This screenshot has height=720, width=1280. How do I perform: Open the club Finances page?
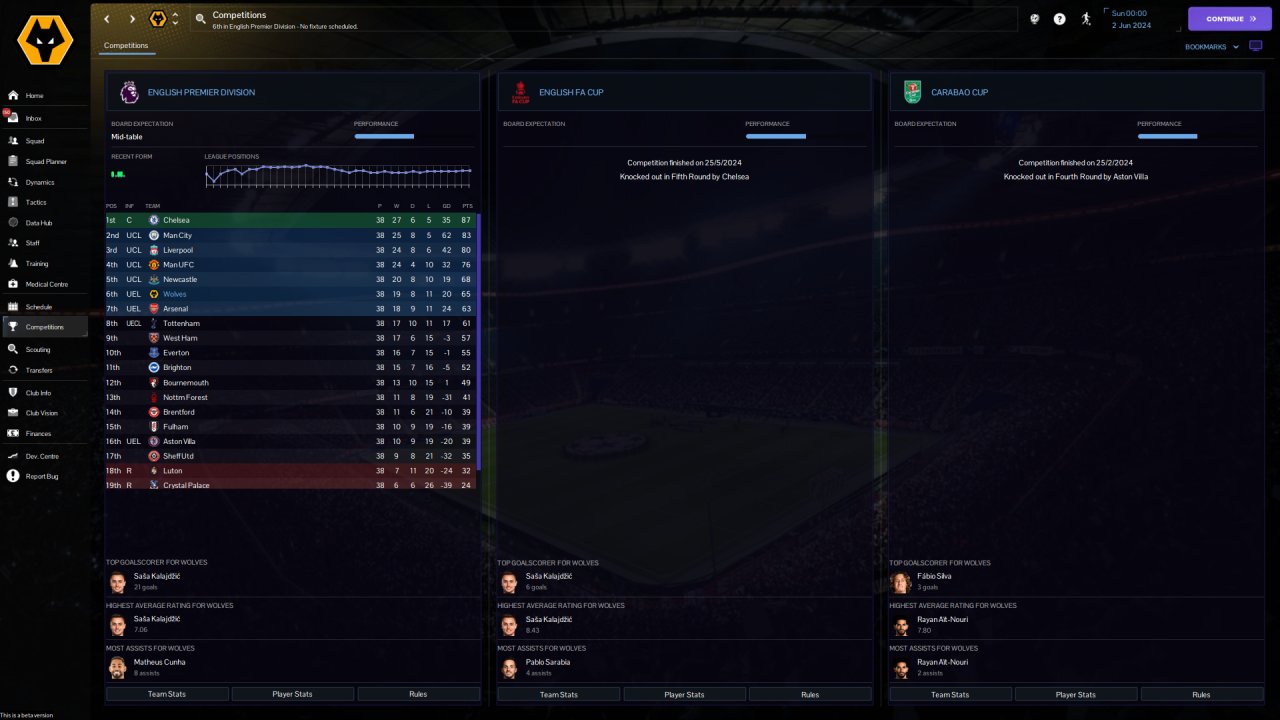(38, 433)
